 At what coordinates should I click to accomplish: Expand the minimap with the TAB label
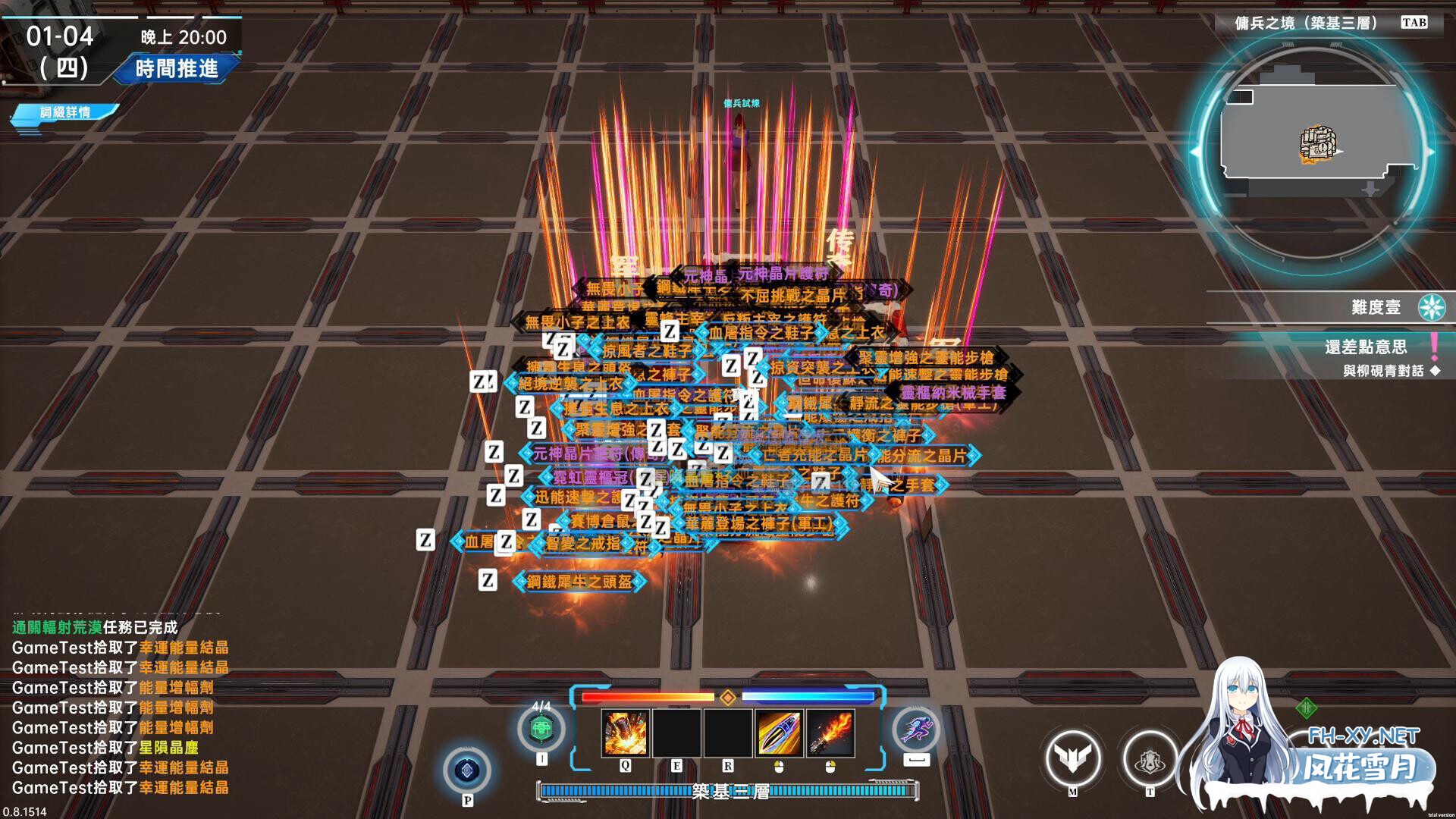point(1415,23)
